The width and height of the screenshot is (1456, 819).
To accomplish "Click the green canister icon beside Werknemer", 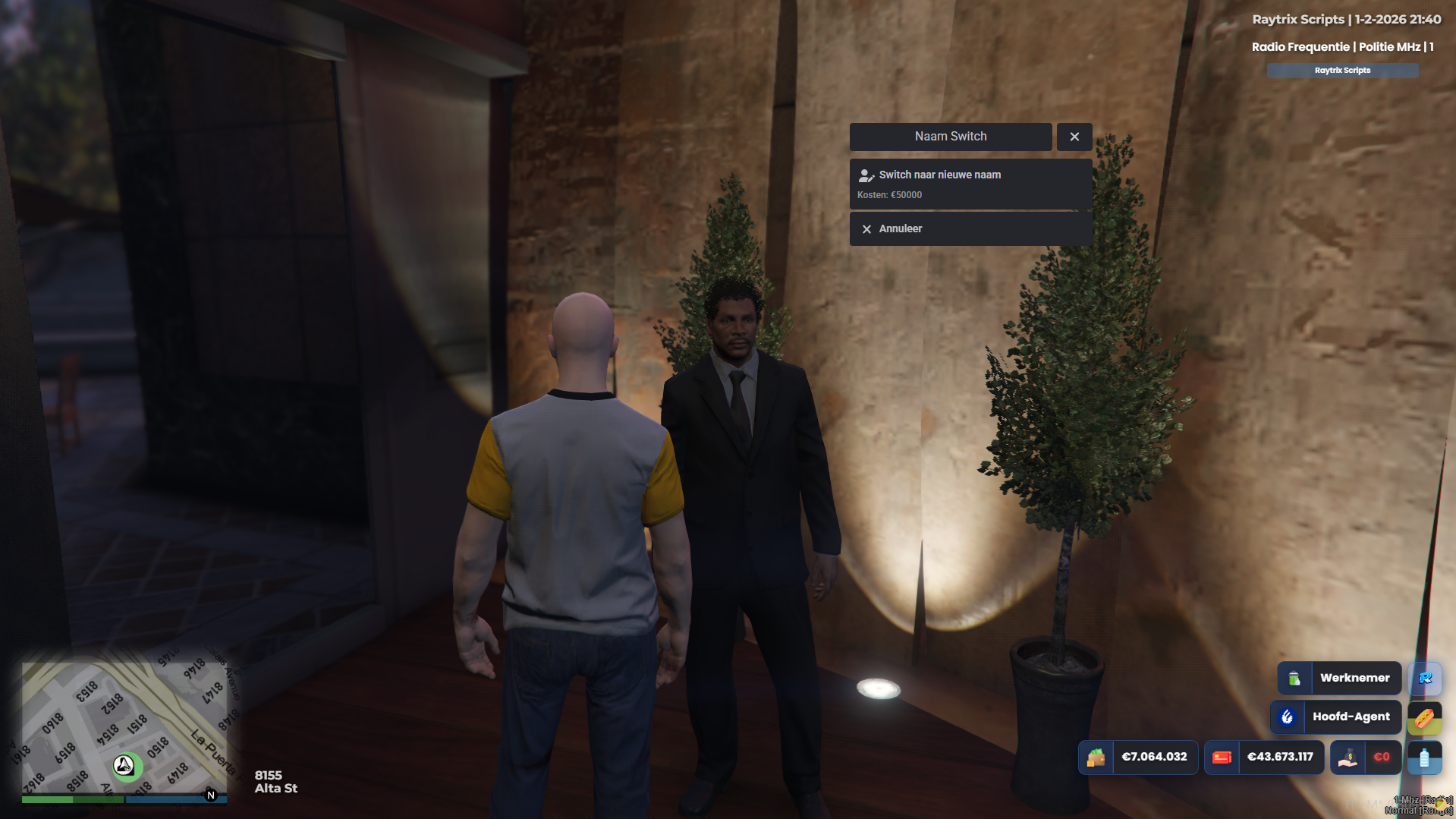I will (1294, 678).
